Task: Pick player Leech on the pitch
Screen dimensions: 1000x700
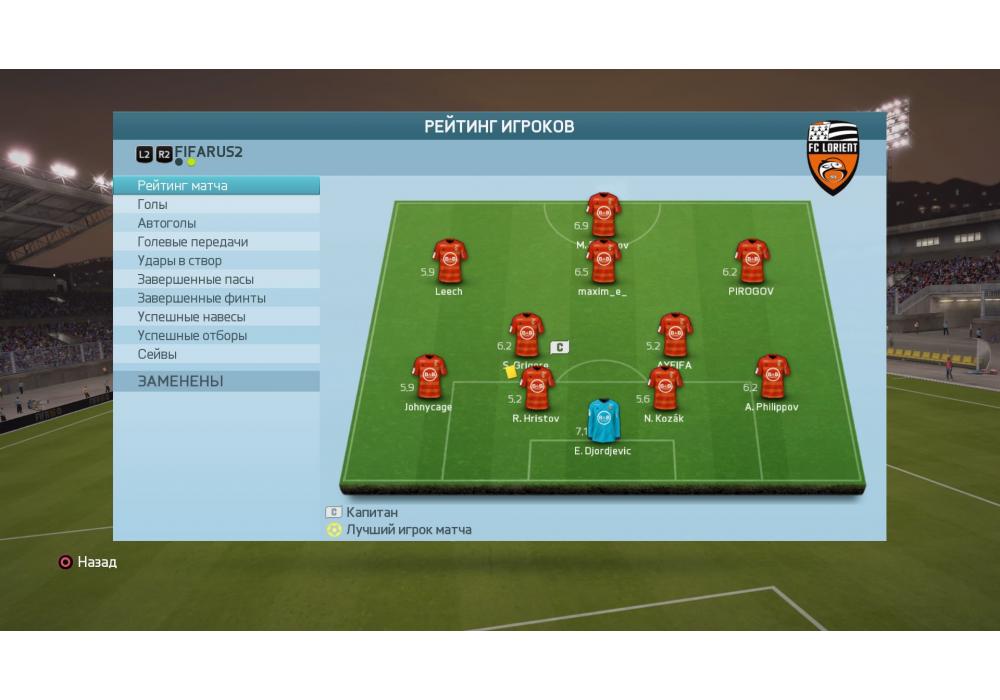Action: tap(449, 262)
